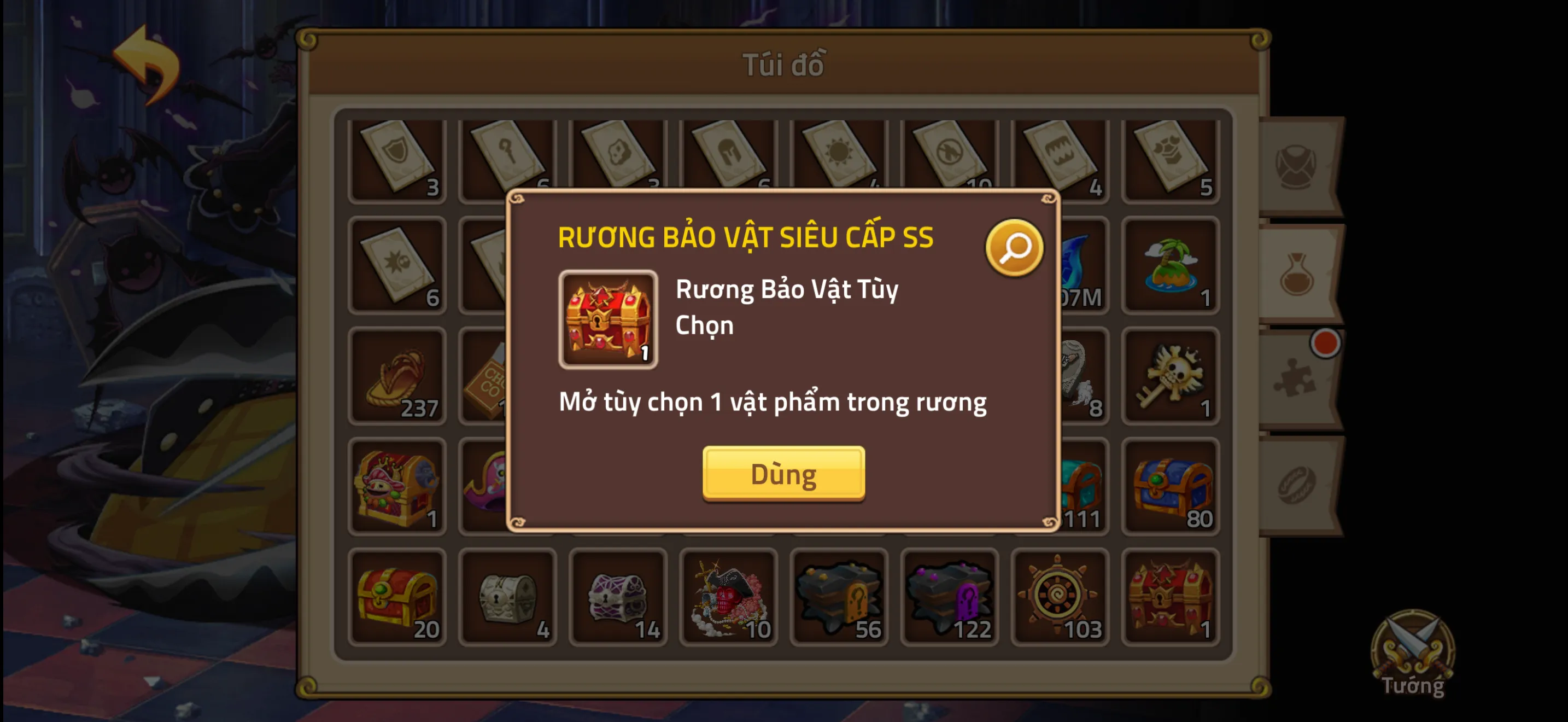Select the purple lock chest with 122

click(x=949, y=597)
